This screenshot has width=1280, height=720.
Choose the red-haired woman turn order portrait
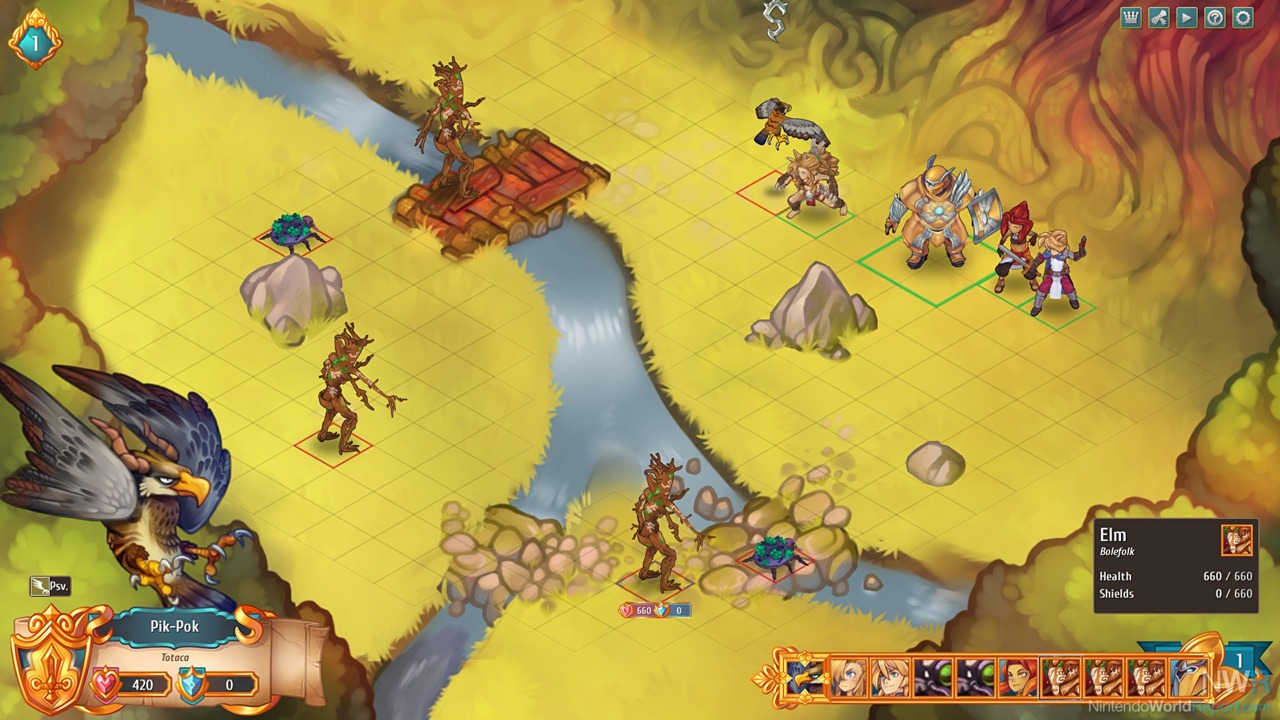(x=1018, y=677)
